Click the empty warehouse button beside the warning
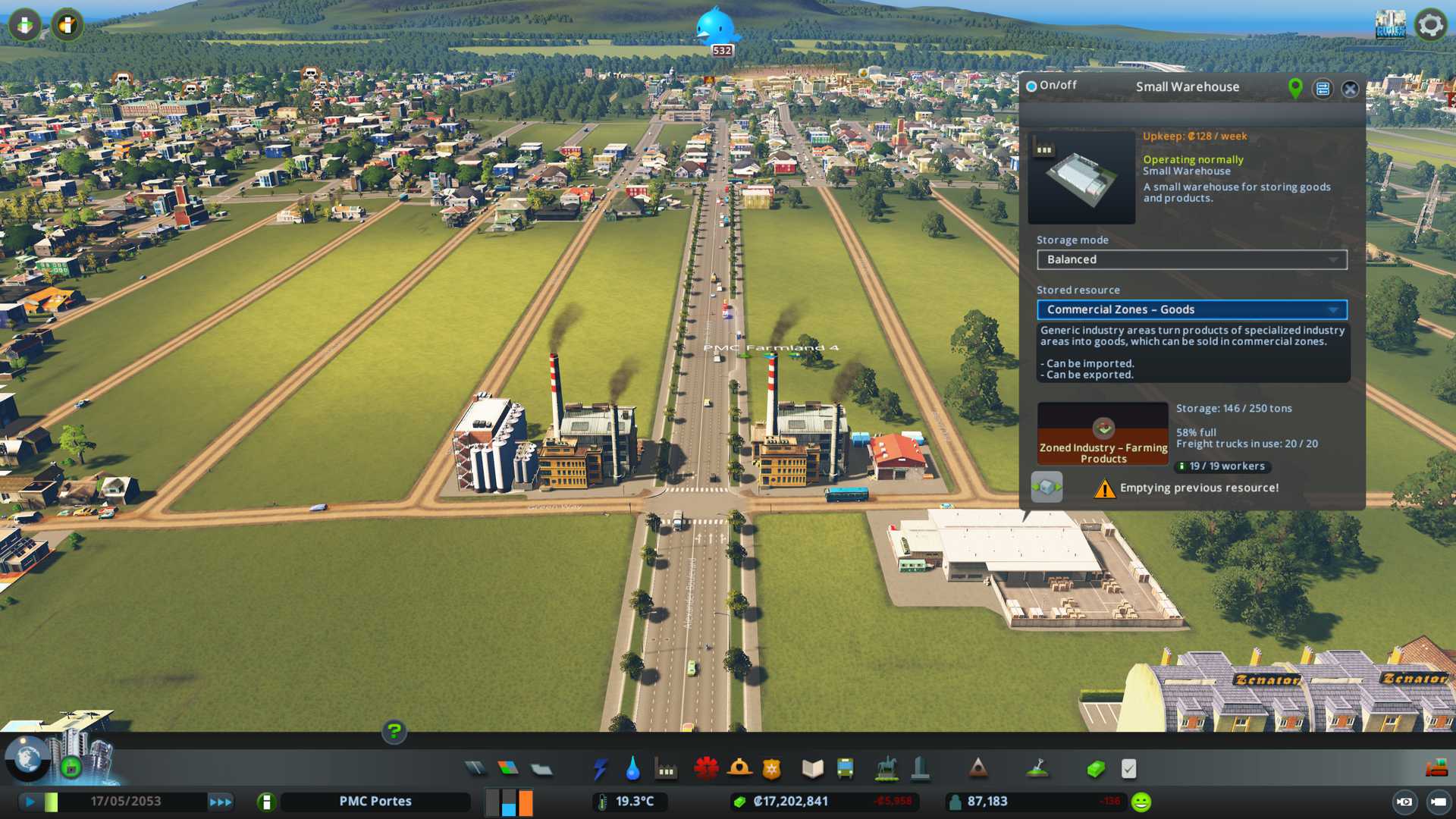This screenshot has width=1456, height=819. click(1046, 487)
